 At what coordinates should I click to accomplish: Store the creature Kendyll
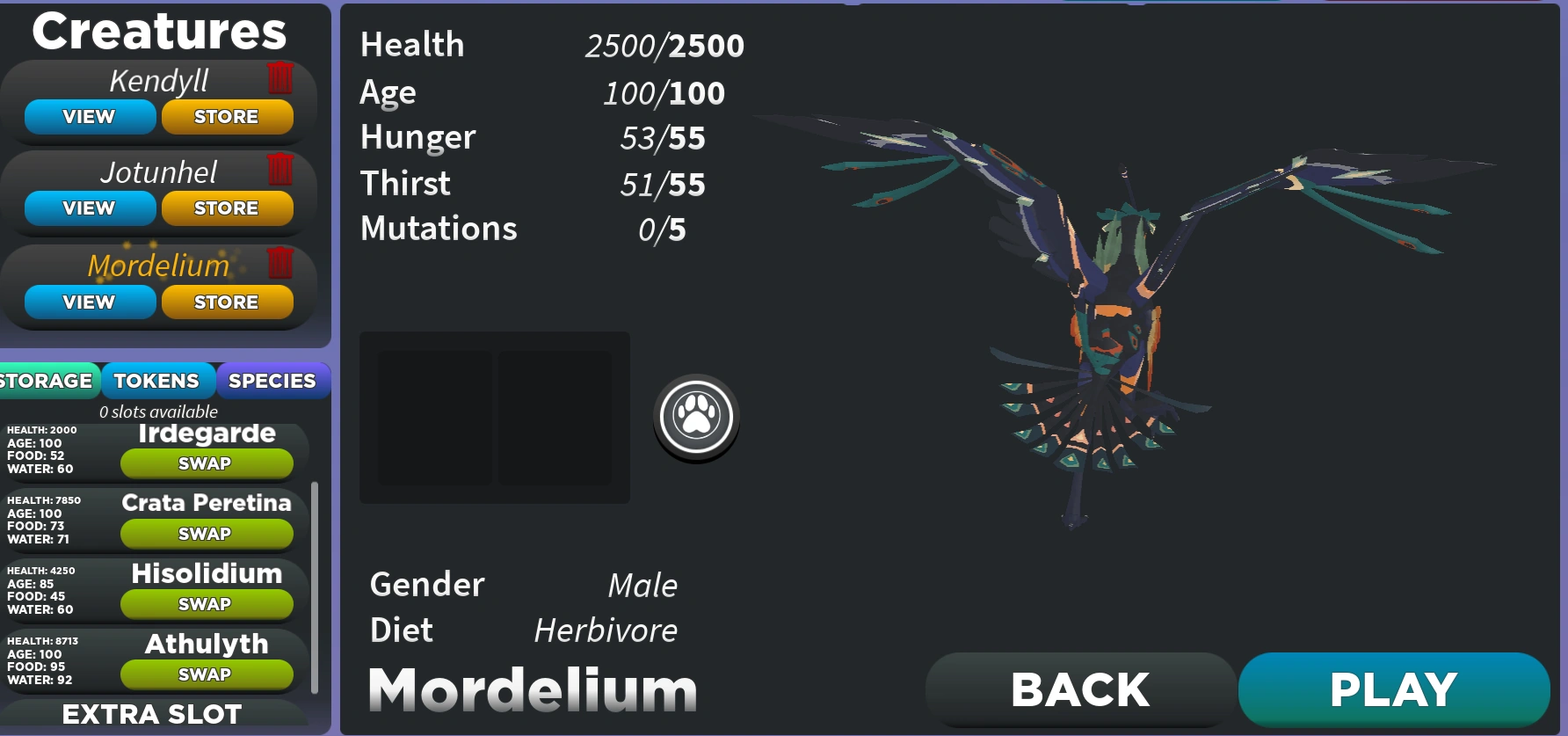pyautogui.click(x=227, y=116)
